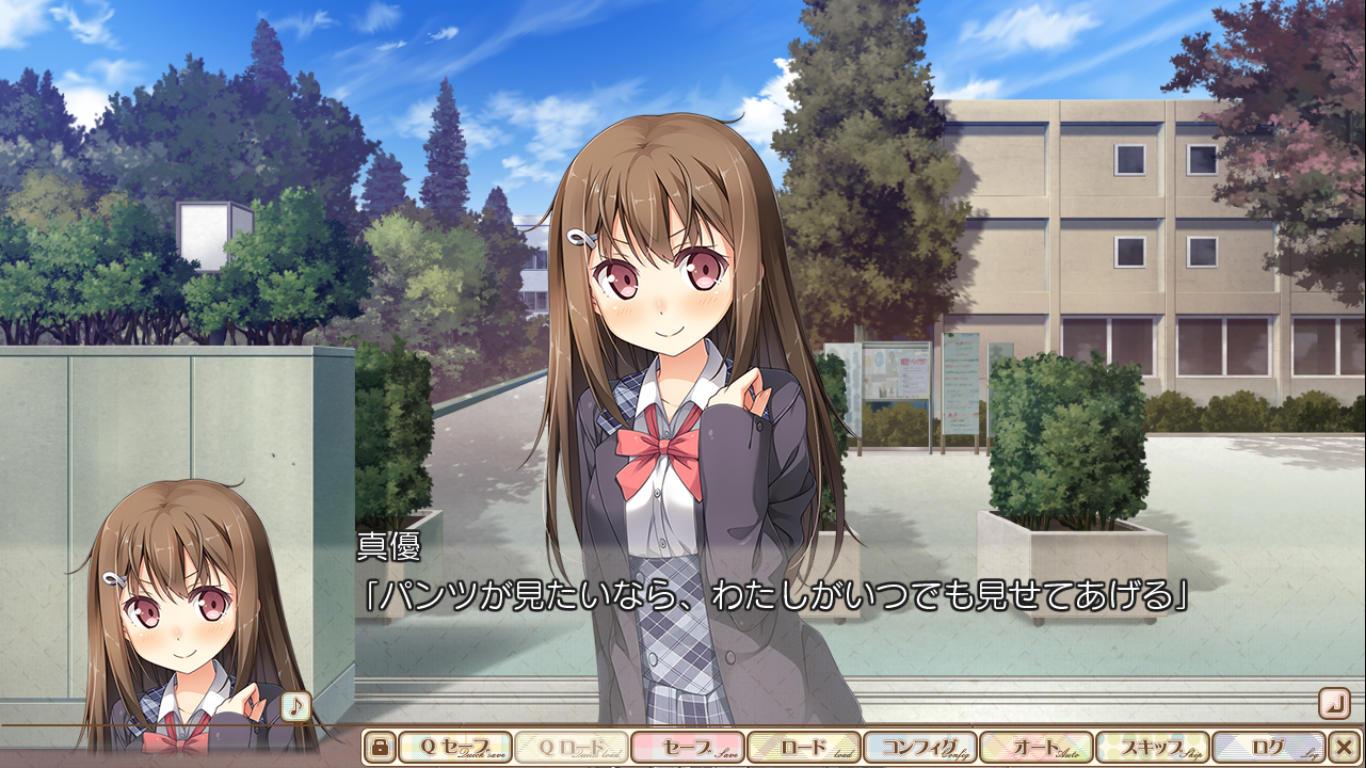Viewport: 1366px width, 768px height.
Task: Replay voice with the music note icon
Action: [295, 706]
